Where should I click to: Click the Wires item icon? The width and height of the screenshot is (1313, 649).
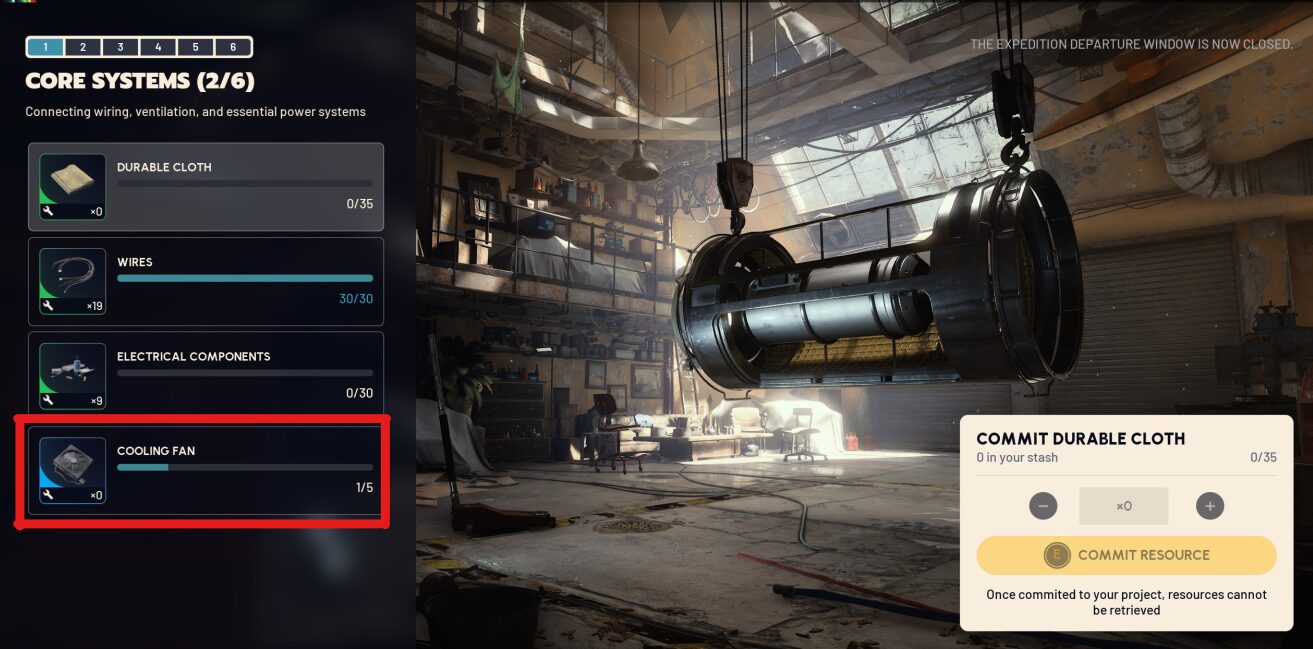coord(72,281)
